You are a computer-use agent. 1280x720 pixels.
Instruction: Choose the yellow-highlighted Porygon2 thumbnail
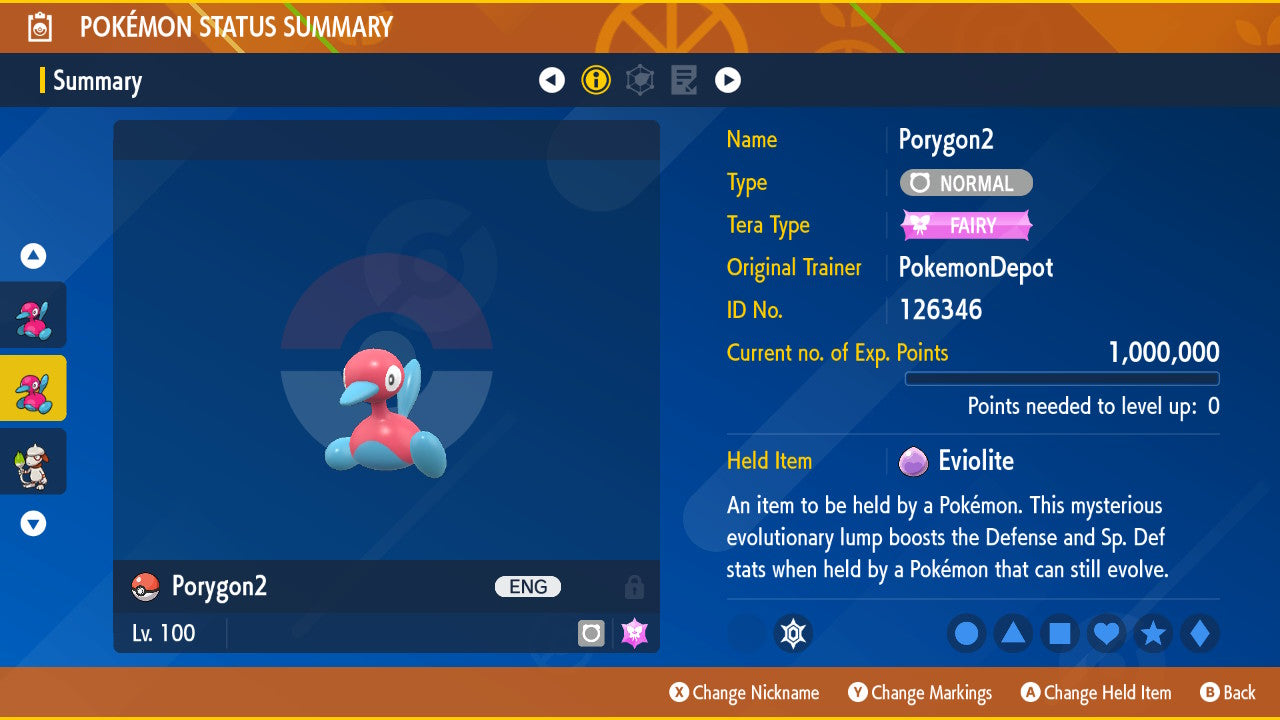[34, 388]
